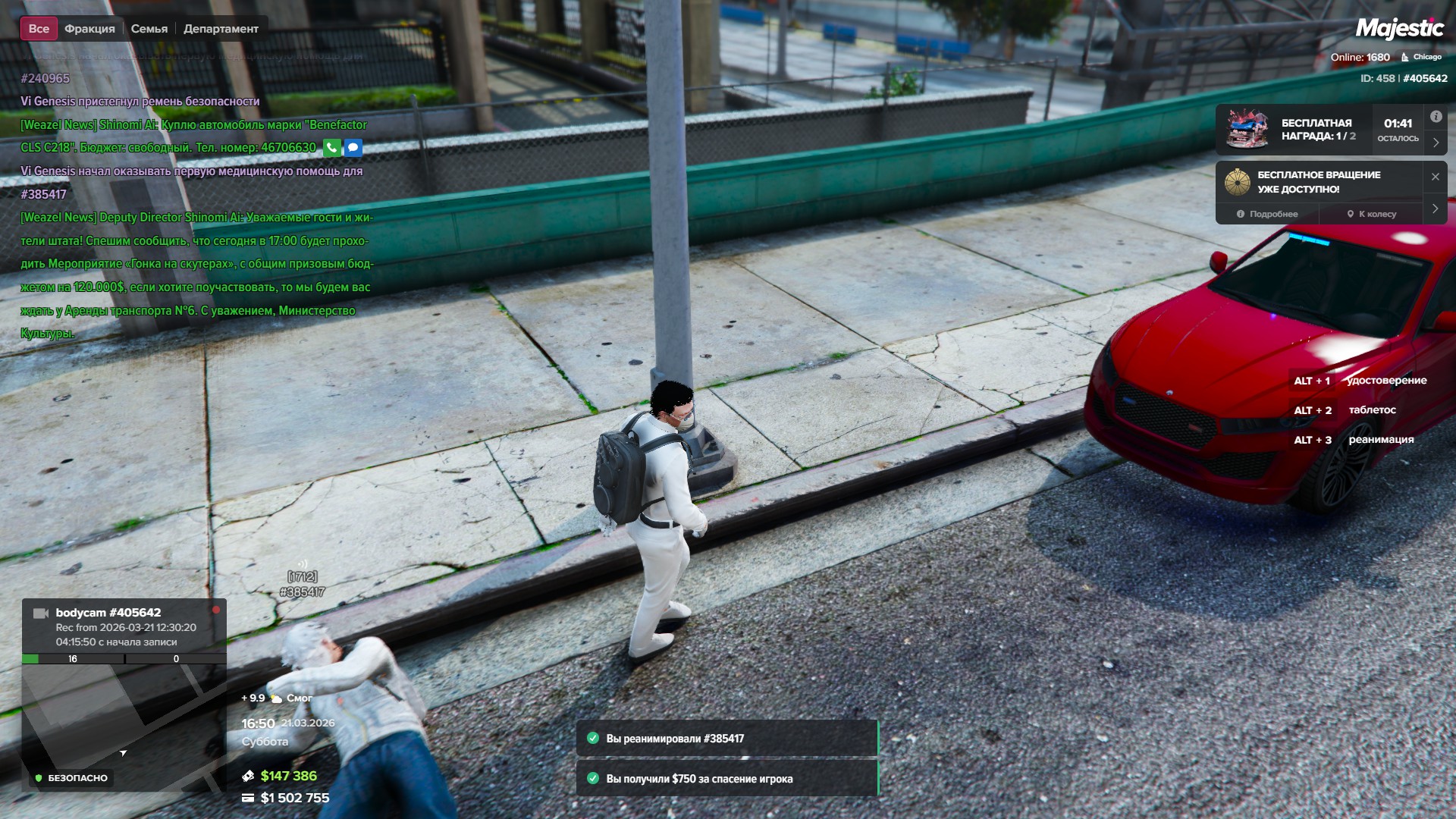Close the free spin notification
The width and height of the screenshot is (1456, 819).
click(1435, 177)
